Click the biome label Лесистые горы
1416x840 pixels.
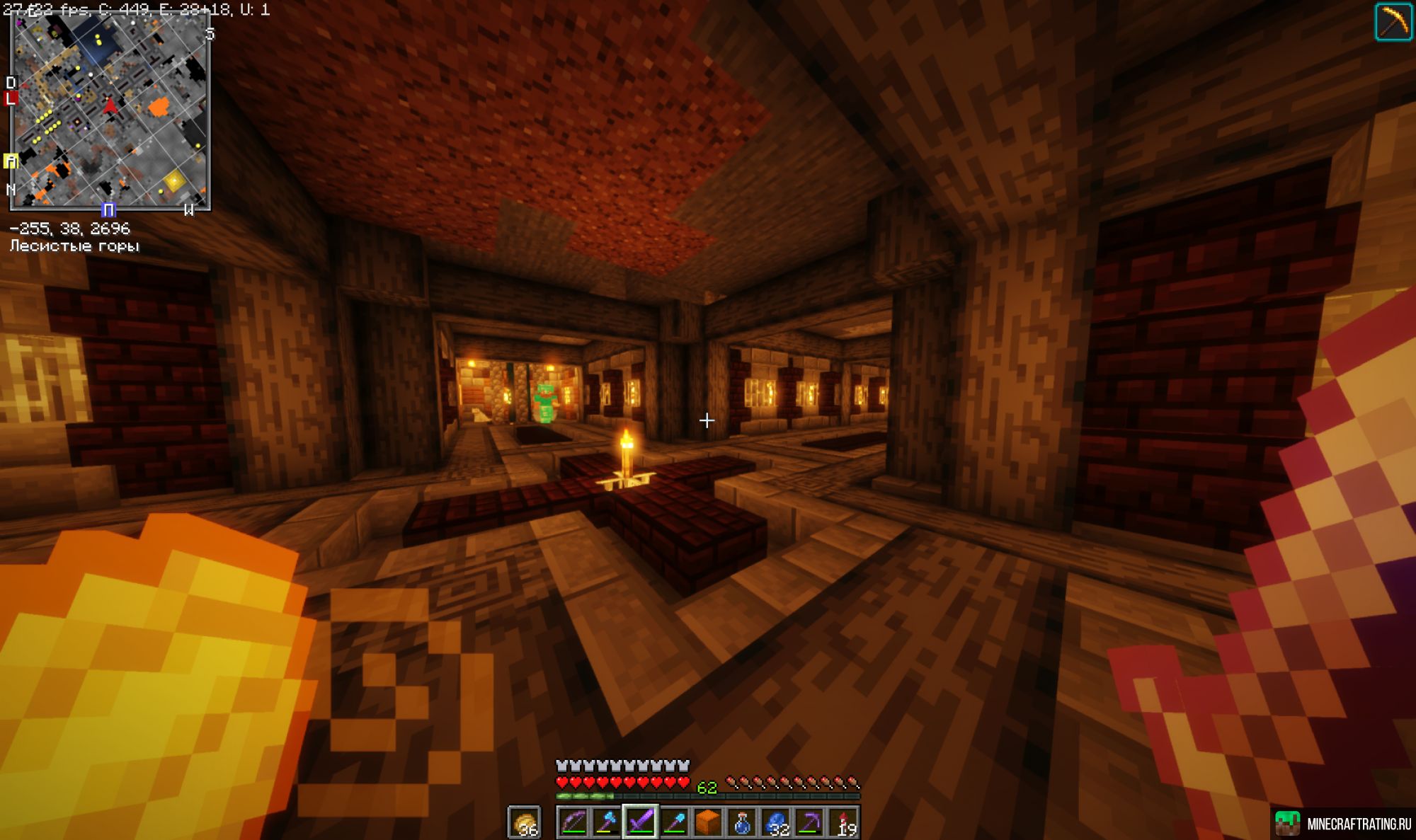tap(74, 246)
